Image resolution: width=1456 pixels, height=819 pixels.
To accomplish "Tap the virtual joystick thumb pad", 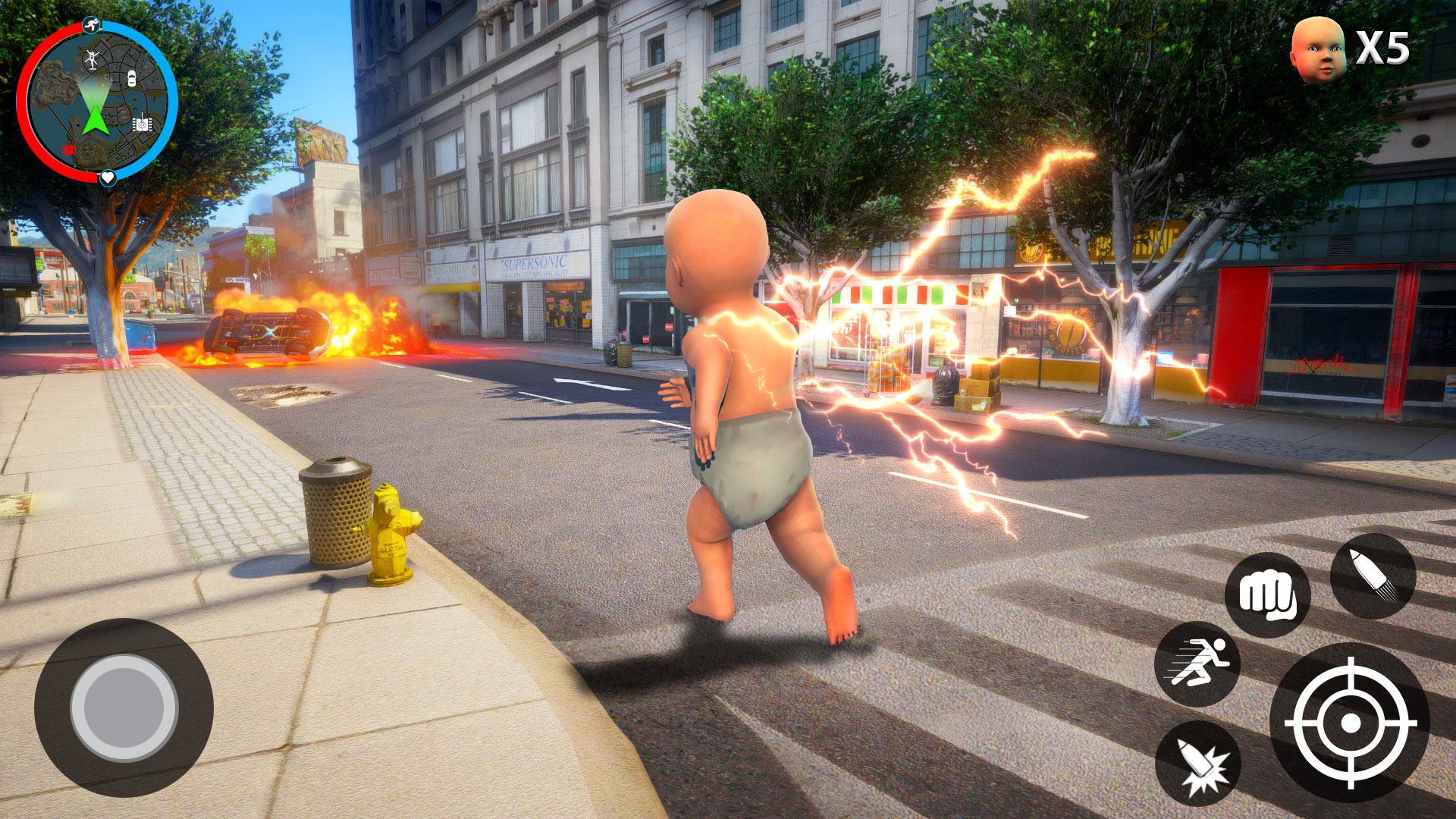I will [x=124, y=708].
